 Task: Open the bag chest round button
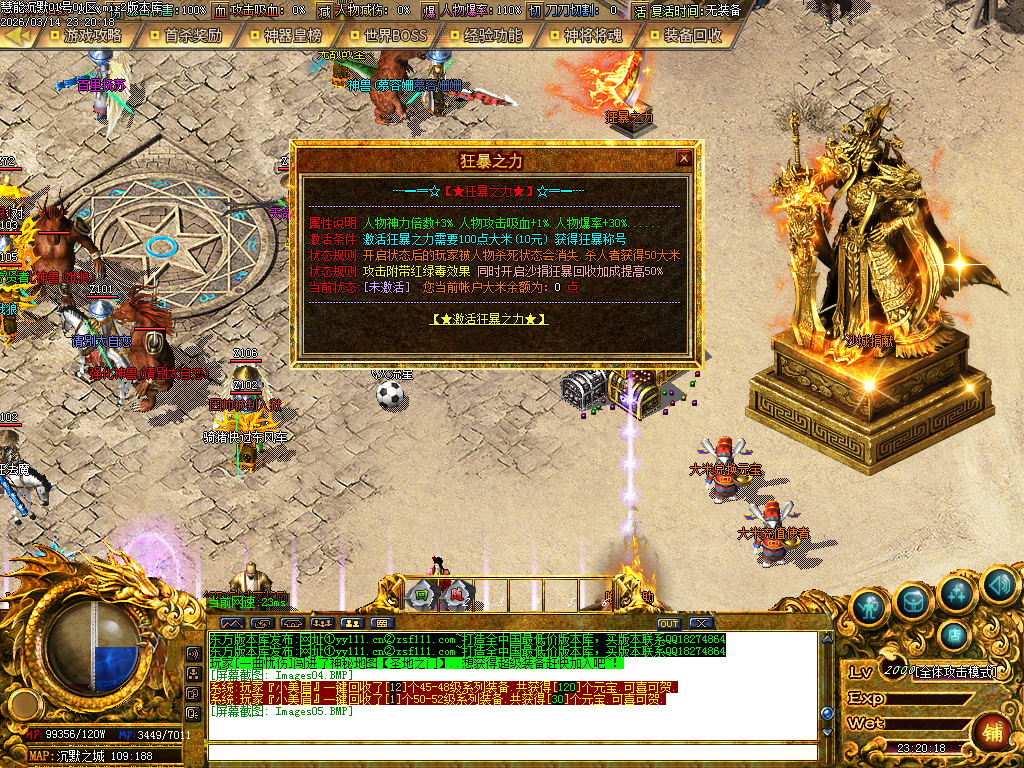coord(915,599)
